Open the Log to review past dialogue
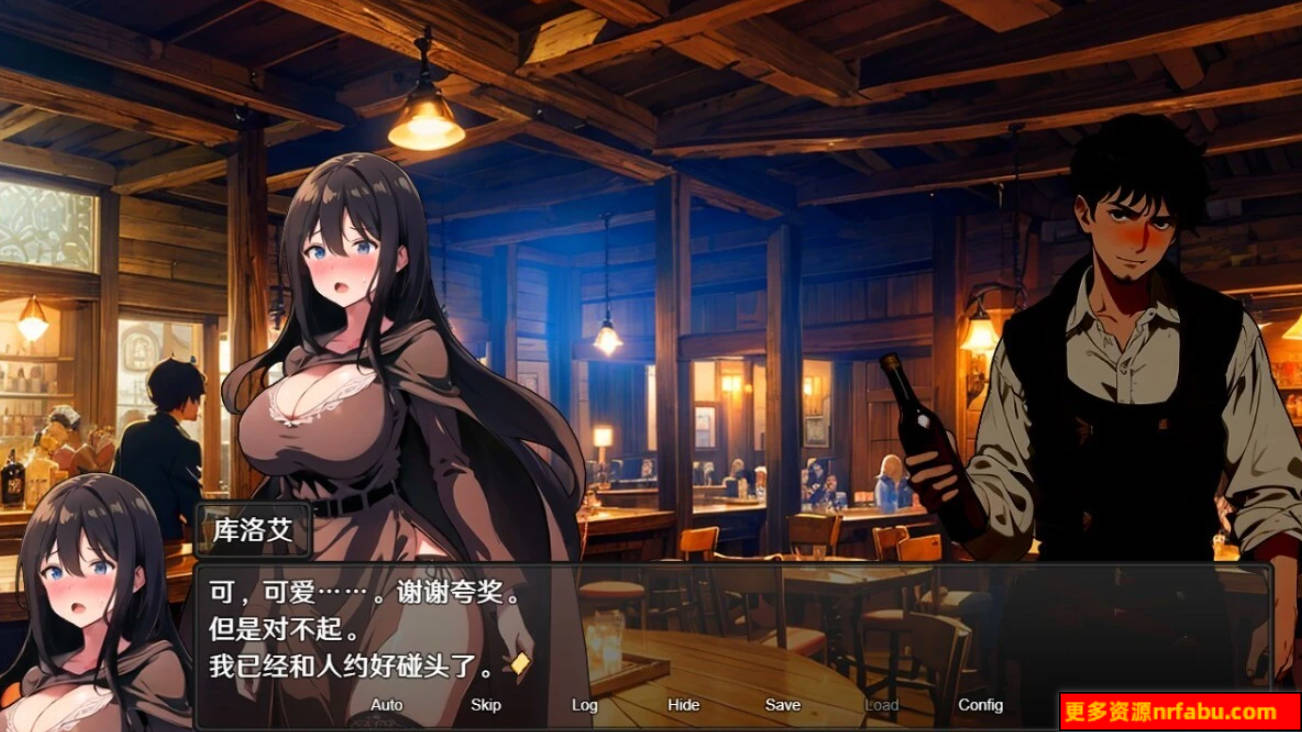Screen dimensions: 1302x732 tap(585, 705)
